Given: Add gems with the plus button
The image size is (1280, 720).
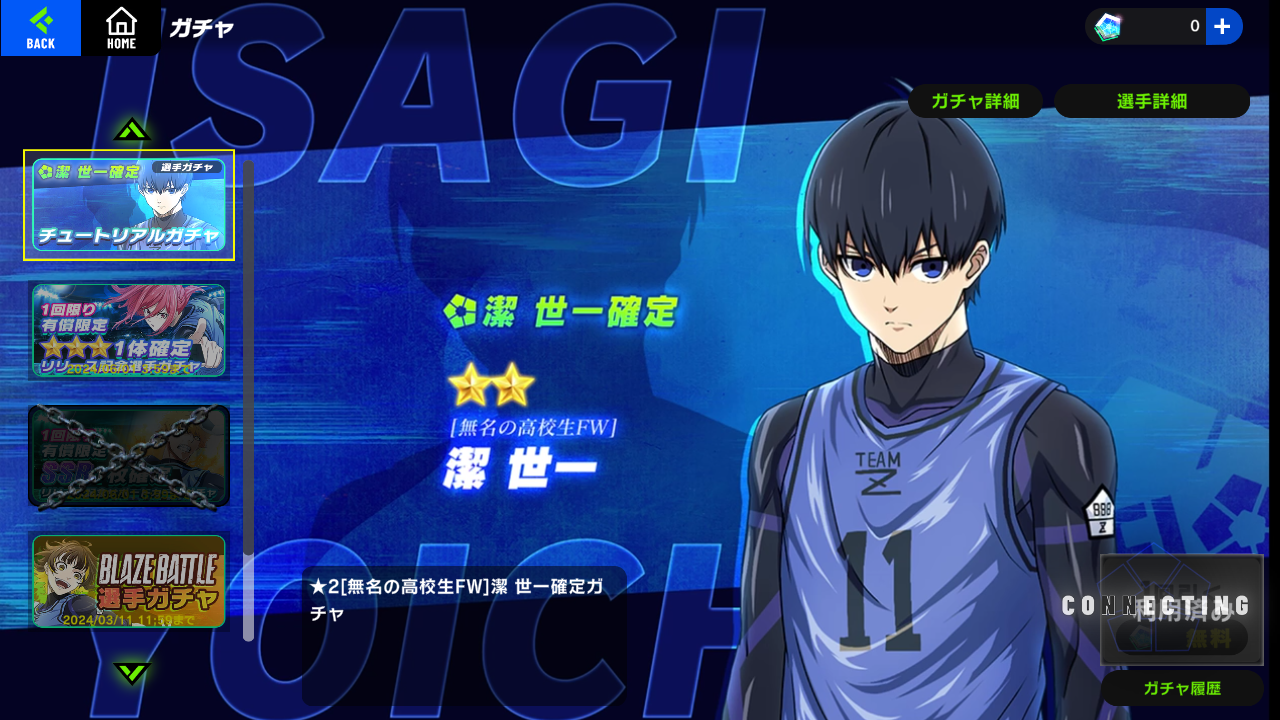Looking at the screenshot, I should point(1223,27).
